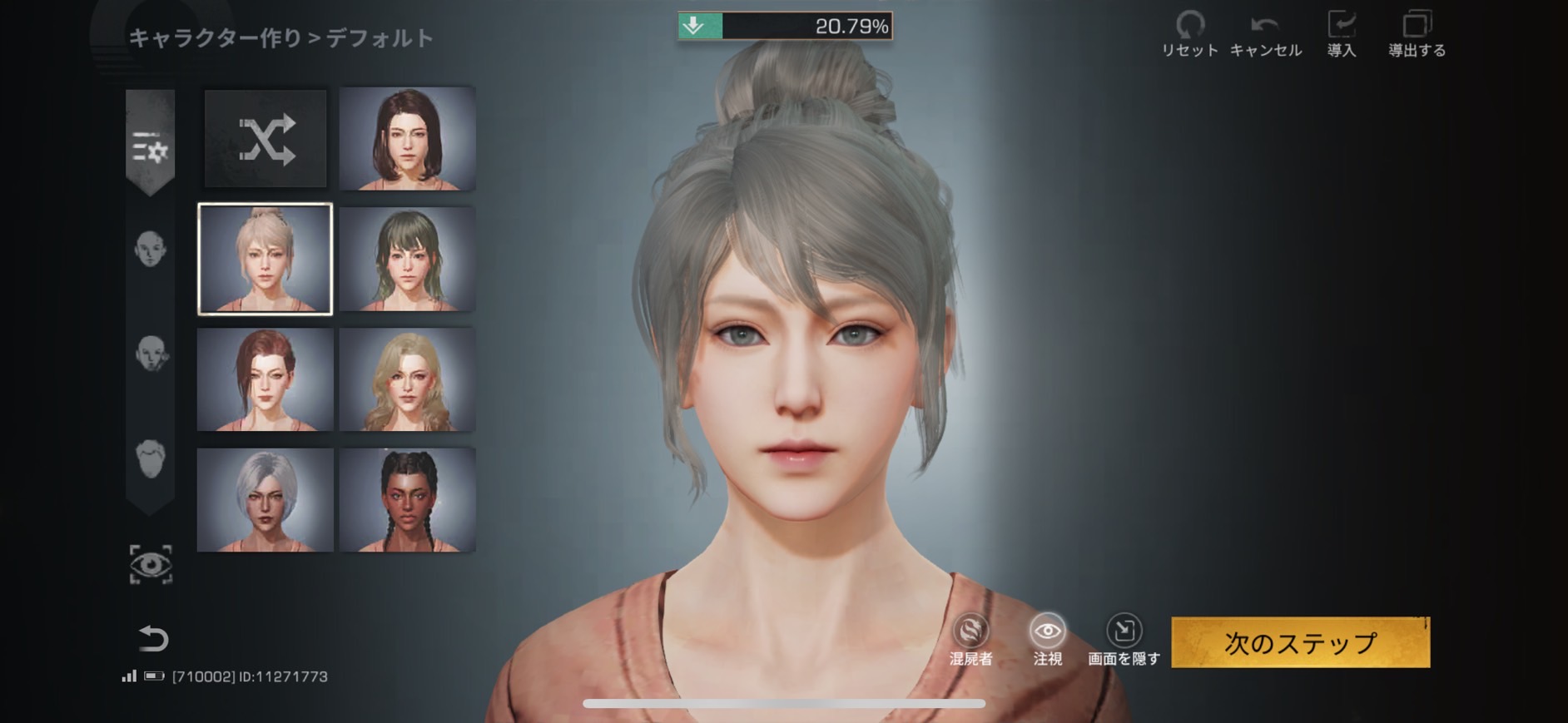
Task: Switch to the hairstyle tab
Action: pyautogui.click(x=150, y=458)
